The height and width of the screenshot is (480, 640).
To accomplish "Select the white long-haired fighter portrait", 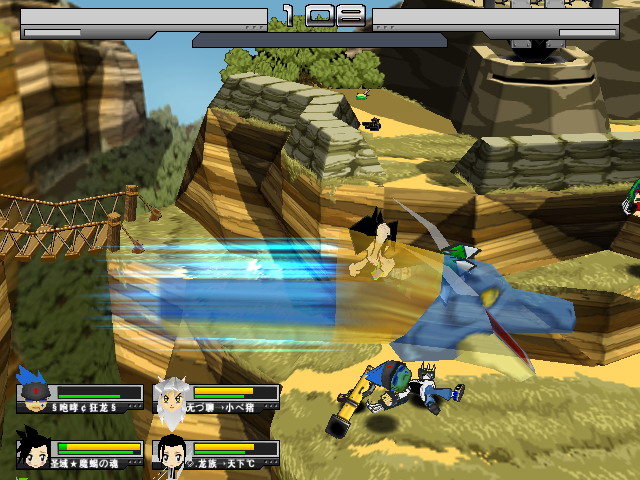I will [x=170, y=397].
